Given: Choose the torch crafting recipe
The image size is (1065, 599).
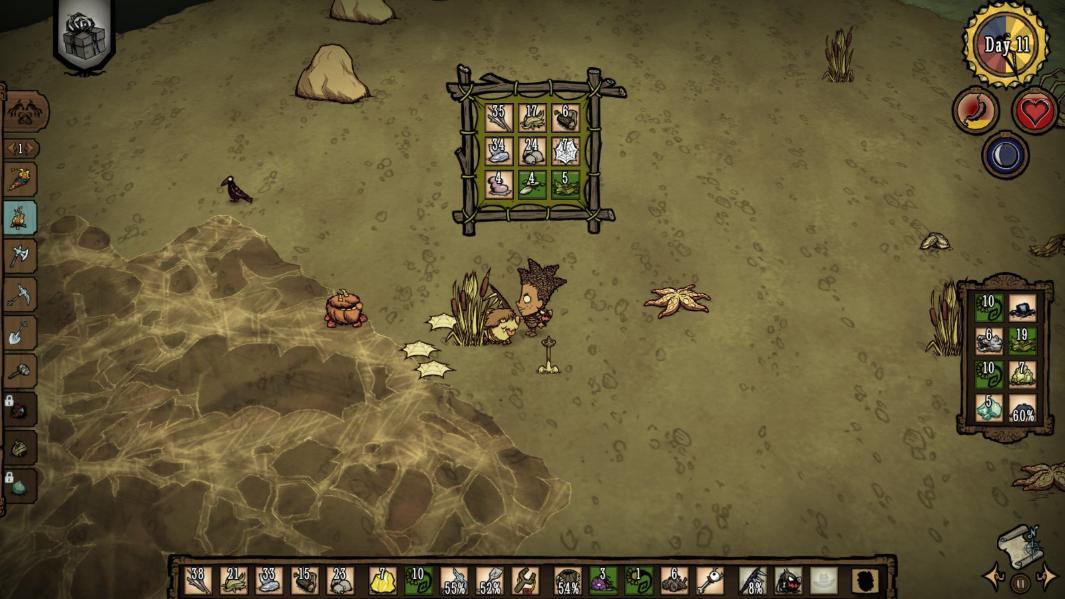Looking at the screenshot, I should 20,180.
